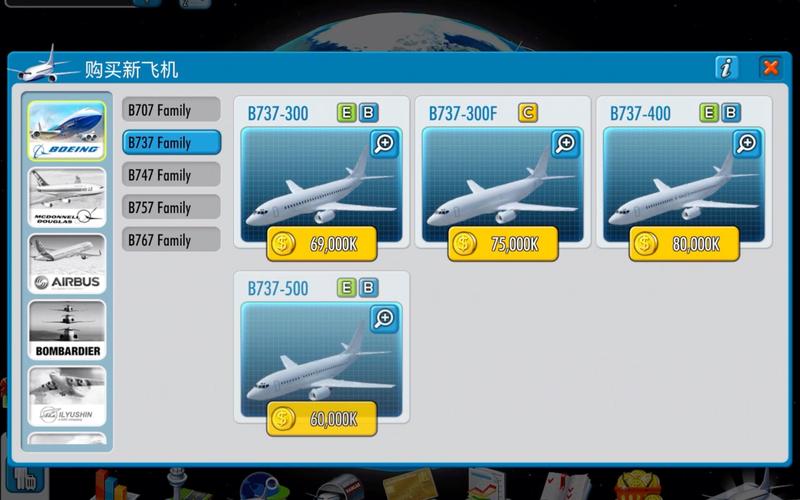Select the Boeing manufacturer
Screen dimensions: 800x500
point(67,131)
